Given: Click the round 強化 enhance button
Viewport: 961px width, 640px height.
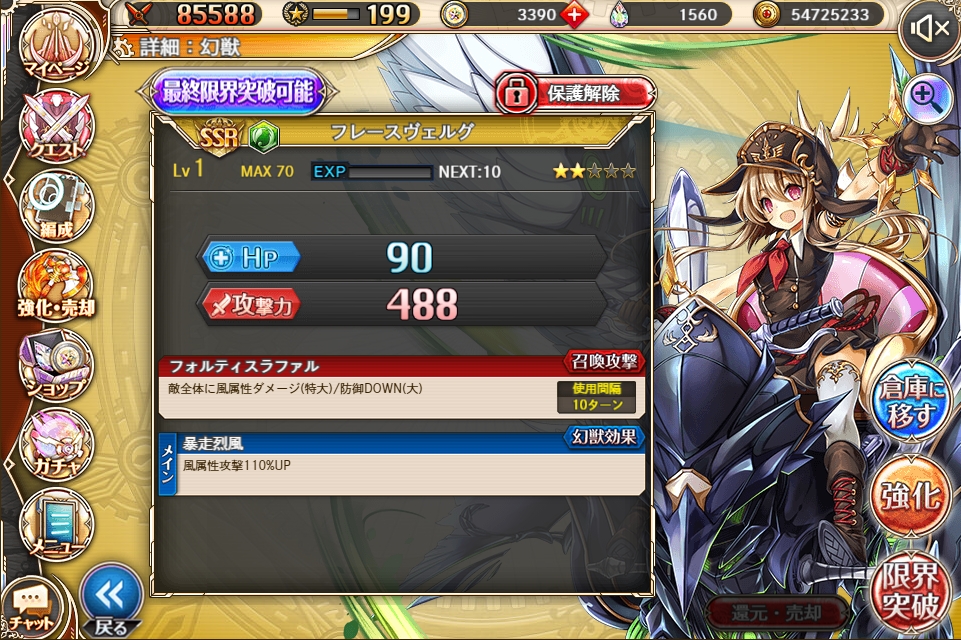Looking at the screenshot, I should click(909, 495).
